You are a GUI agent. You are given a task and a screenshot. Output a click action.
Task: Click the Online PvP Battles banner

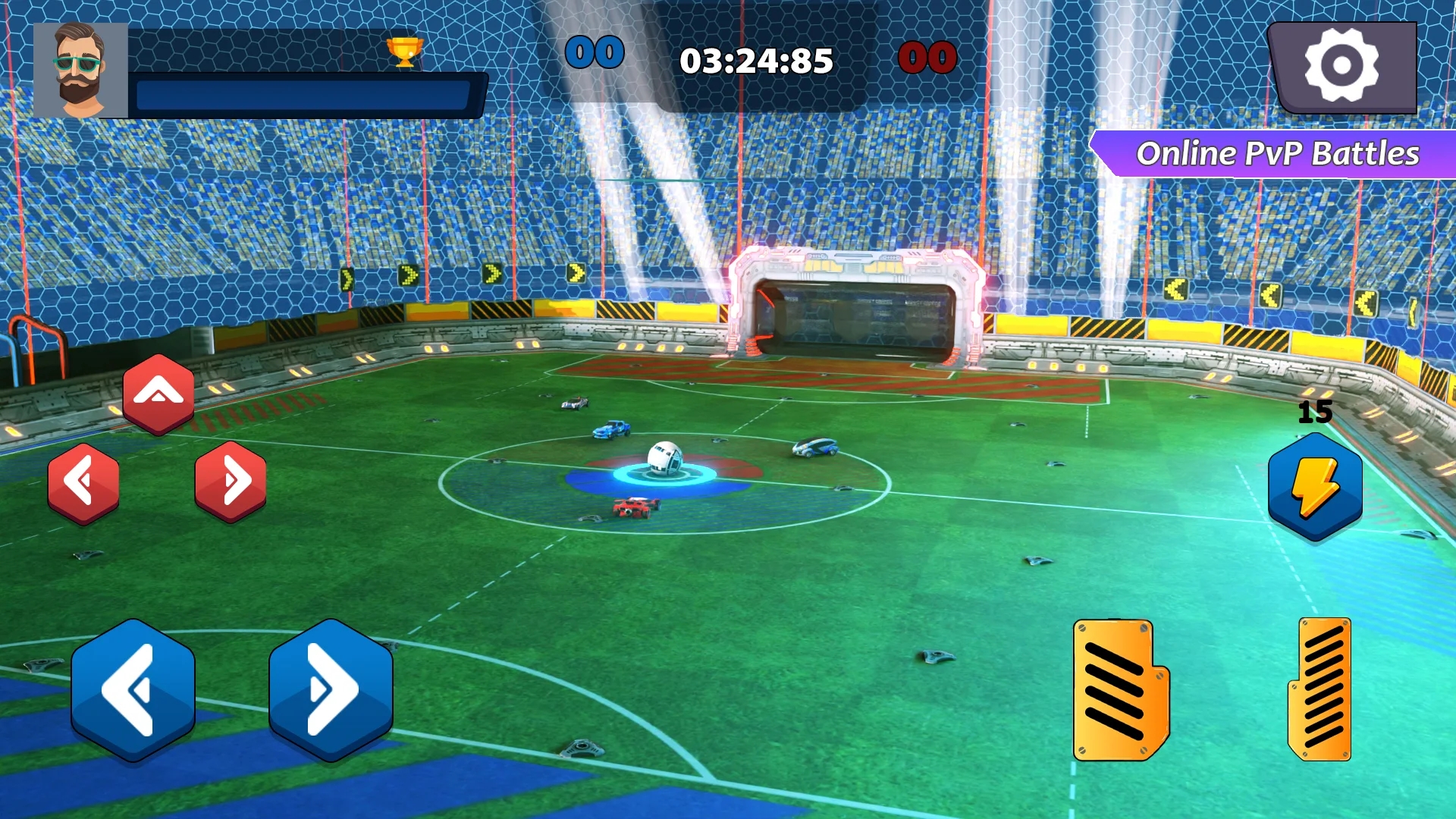[x=1277, y=154]
